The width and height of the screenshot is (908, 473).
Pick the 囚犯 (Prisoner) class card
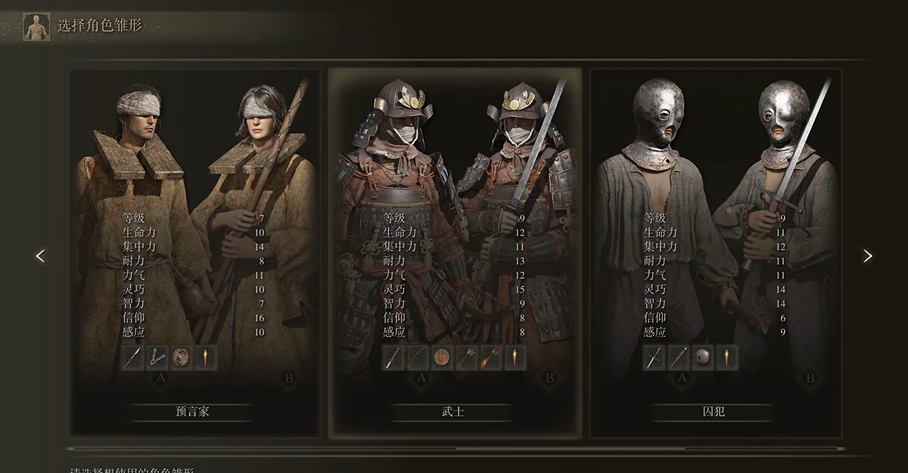714,250
